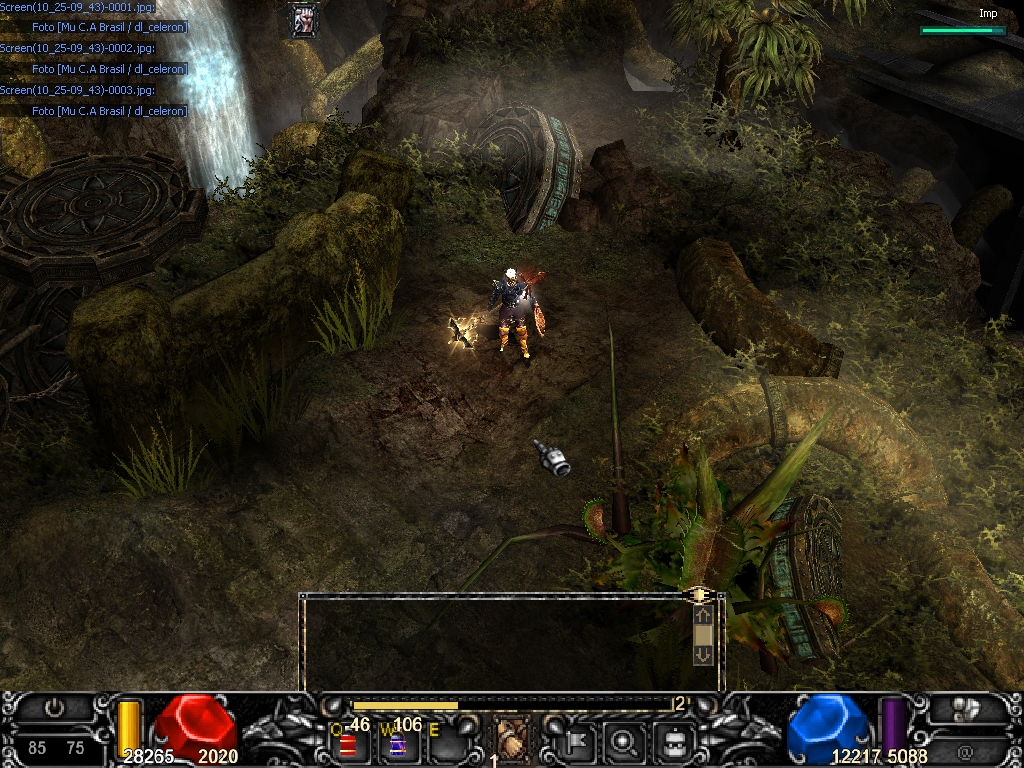Click the fist buff icon at top

[x=304, y=19]
